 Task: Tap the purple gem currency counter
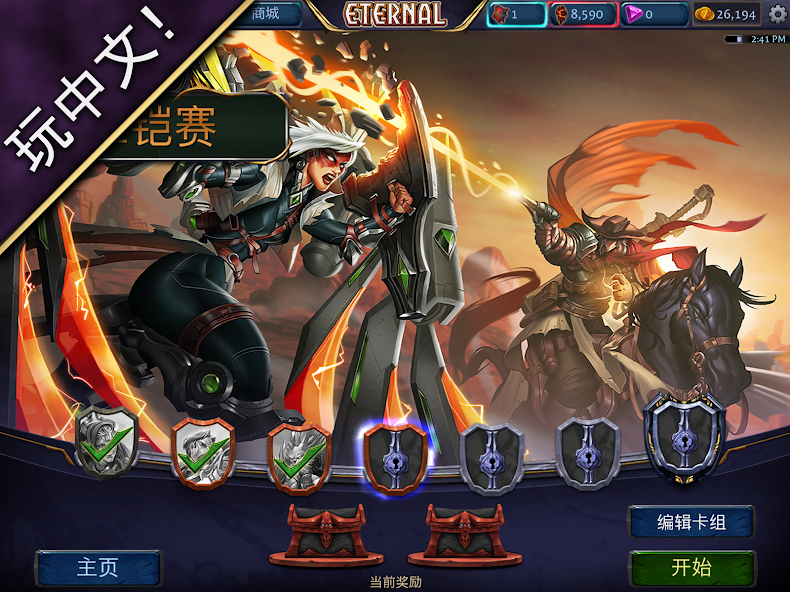coord(653,14)
